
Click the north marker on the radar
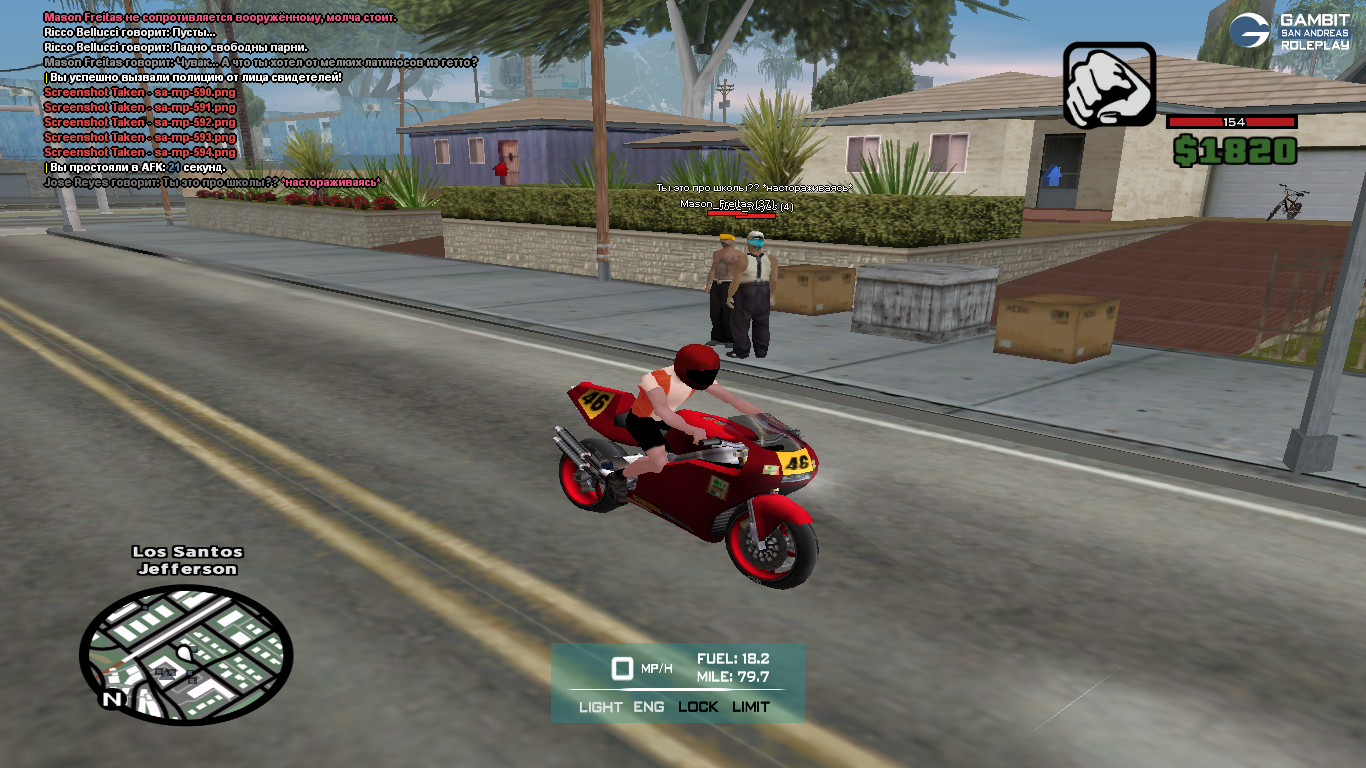click(112, 700)
